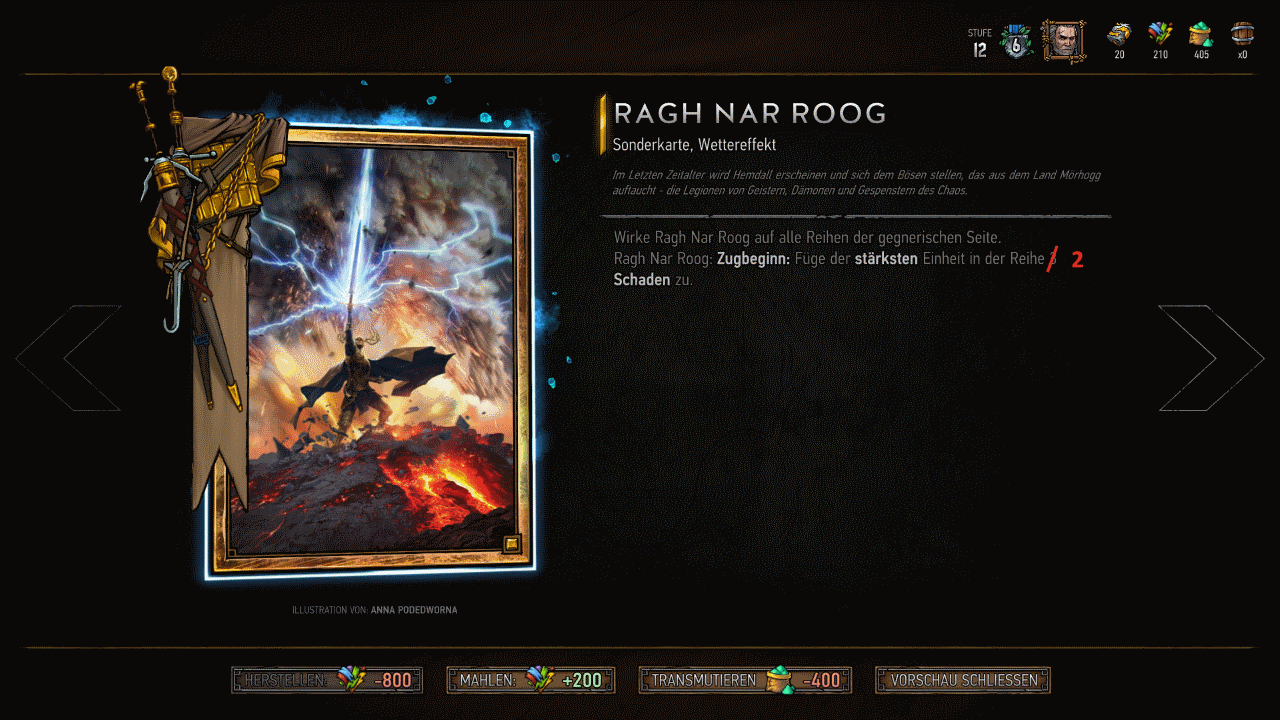Open the Geralt player avatar portrait
Screen dimensions: 1280x720
[x=1063, y=40]
